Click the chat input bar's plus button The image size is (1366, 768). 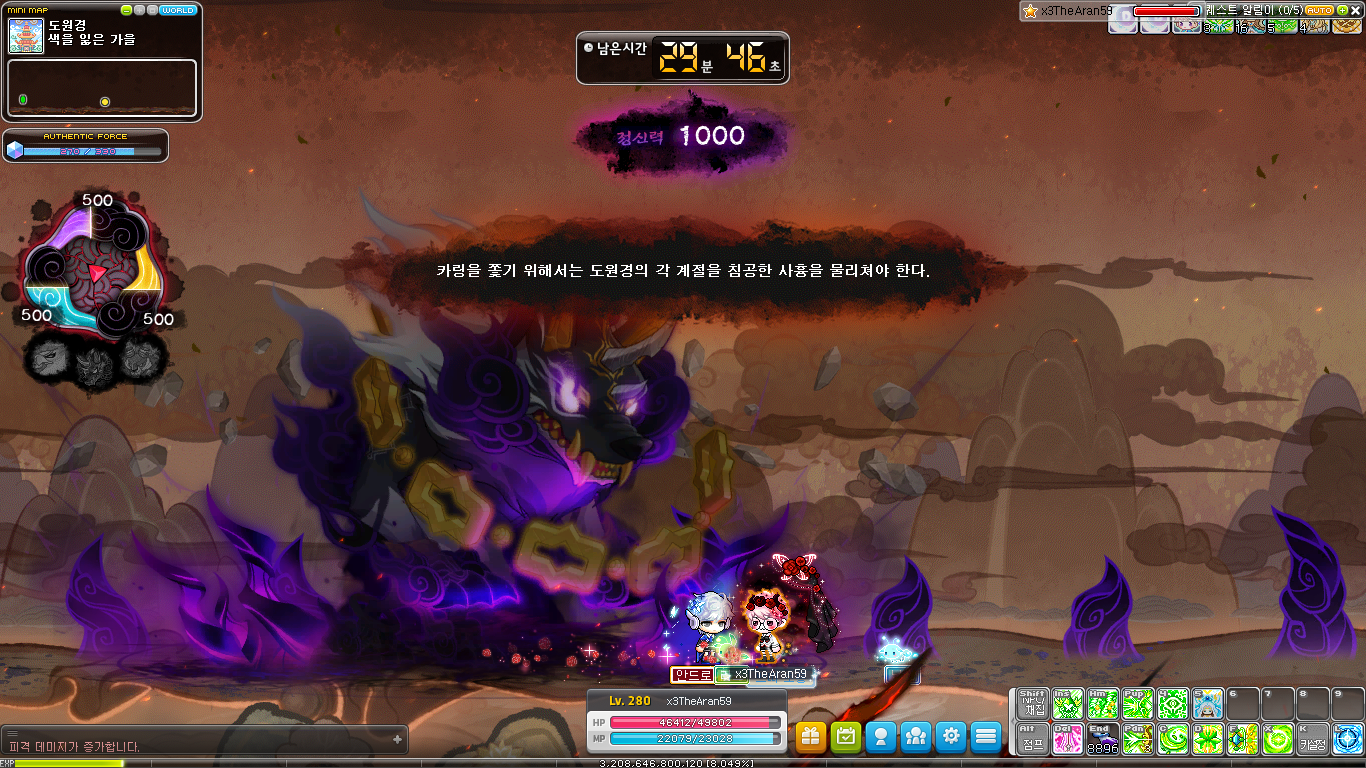[x=398, y=740]
